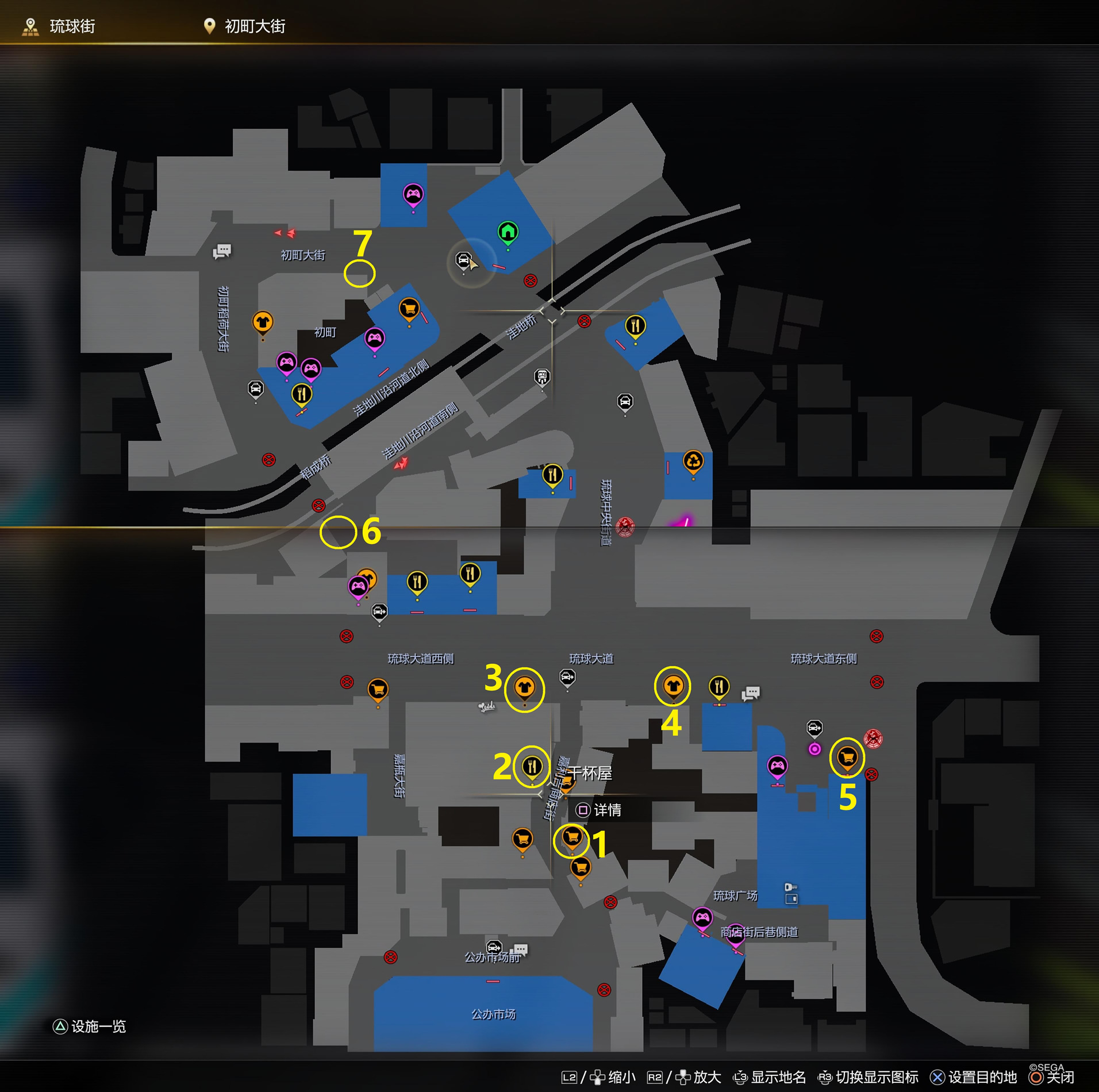The height and width of the screenshot is (1092, 1099).
Task: Choose the shopping cart marker on 琉球大道西侧
Action: pyautogui.click(x=378, y=689)
